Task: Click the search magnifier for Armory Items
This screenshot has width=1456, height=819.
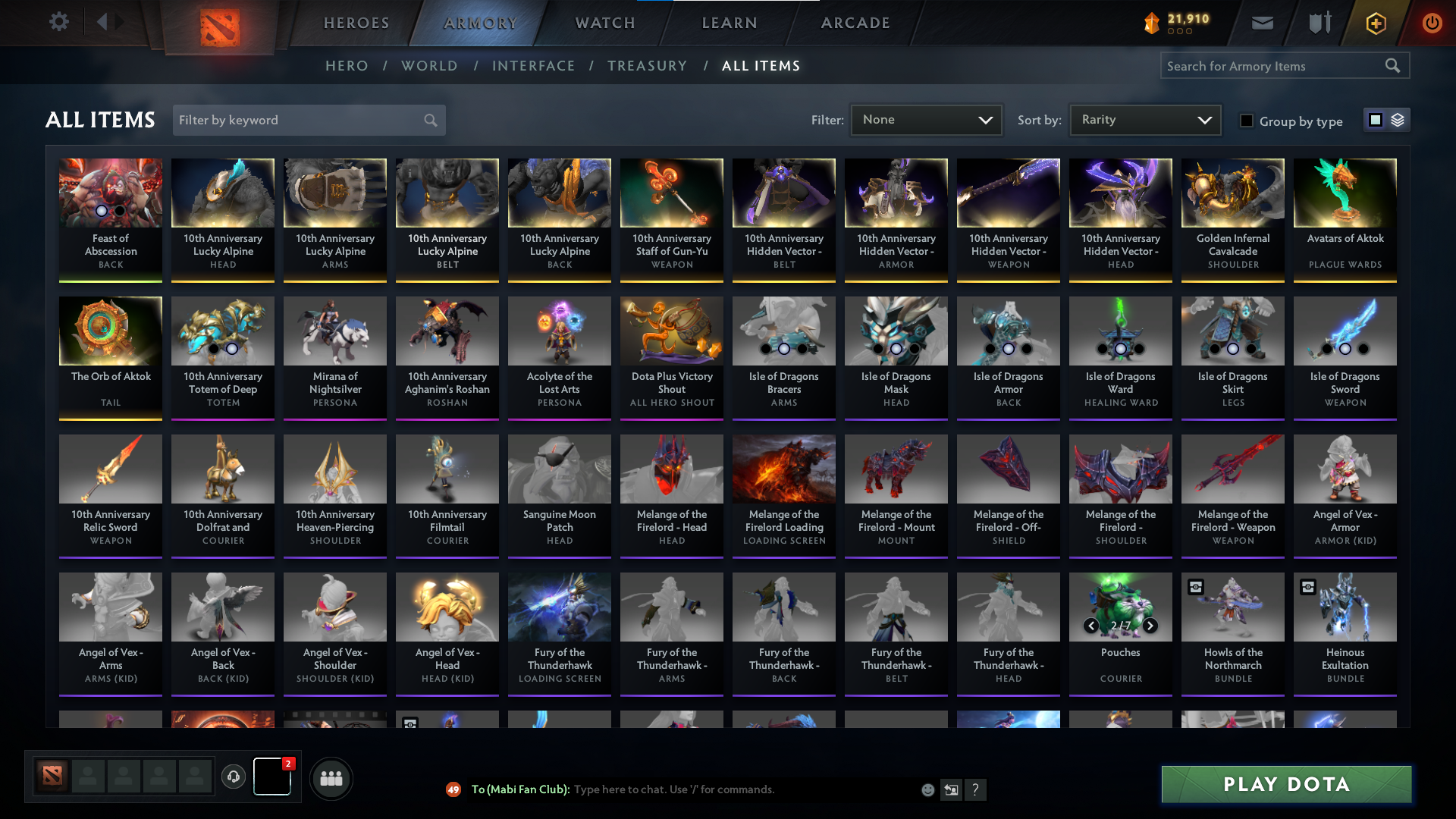Action: [1394, 66]
